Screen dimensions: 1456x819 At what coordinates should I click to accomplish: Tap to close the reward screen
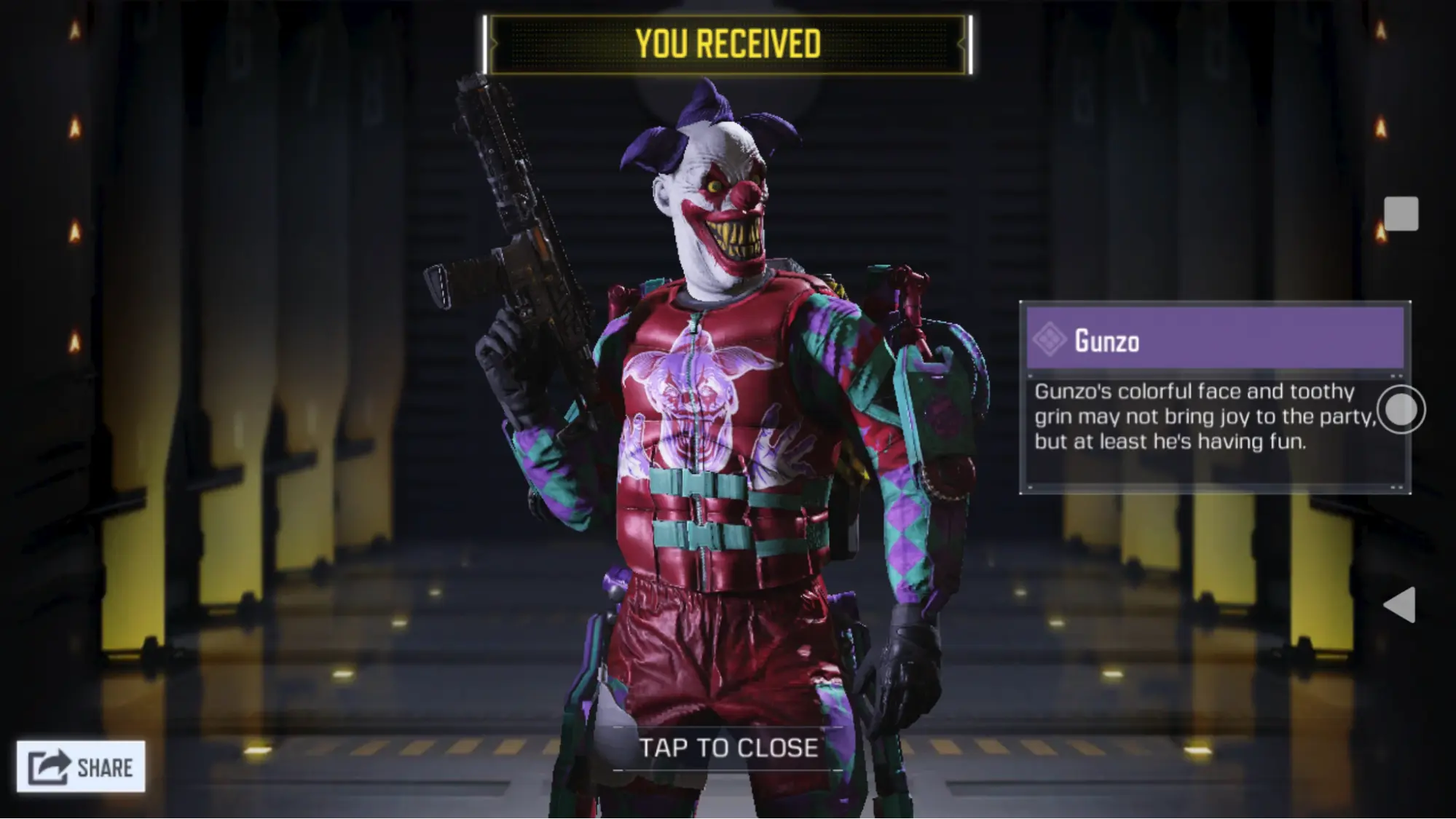[728, 748]
